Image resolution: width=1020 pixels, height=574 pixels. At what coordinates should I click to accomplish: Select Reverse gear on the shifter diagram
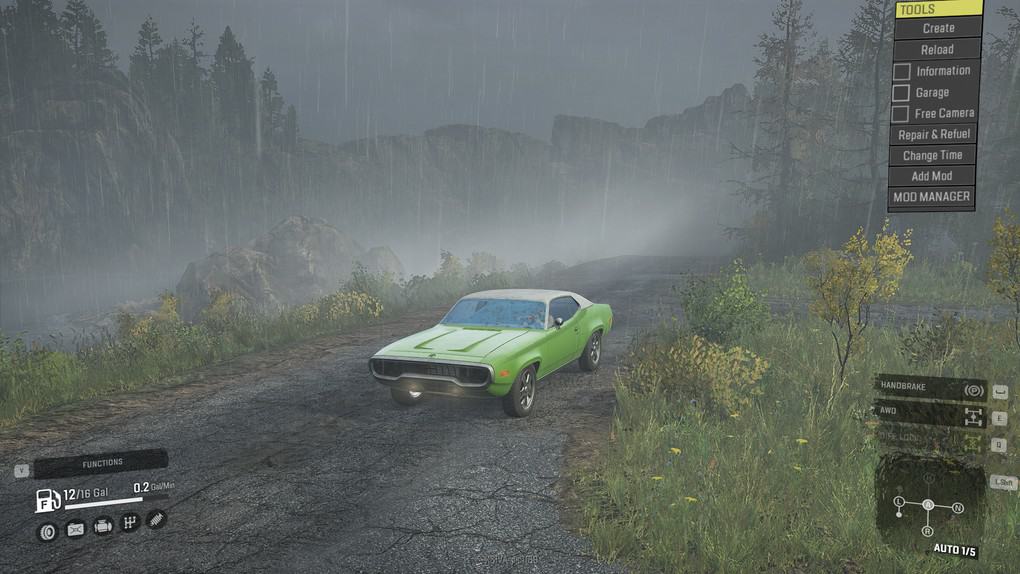coord(928,531)
